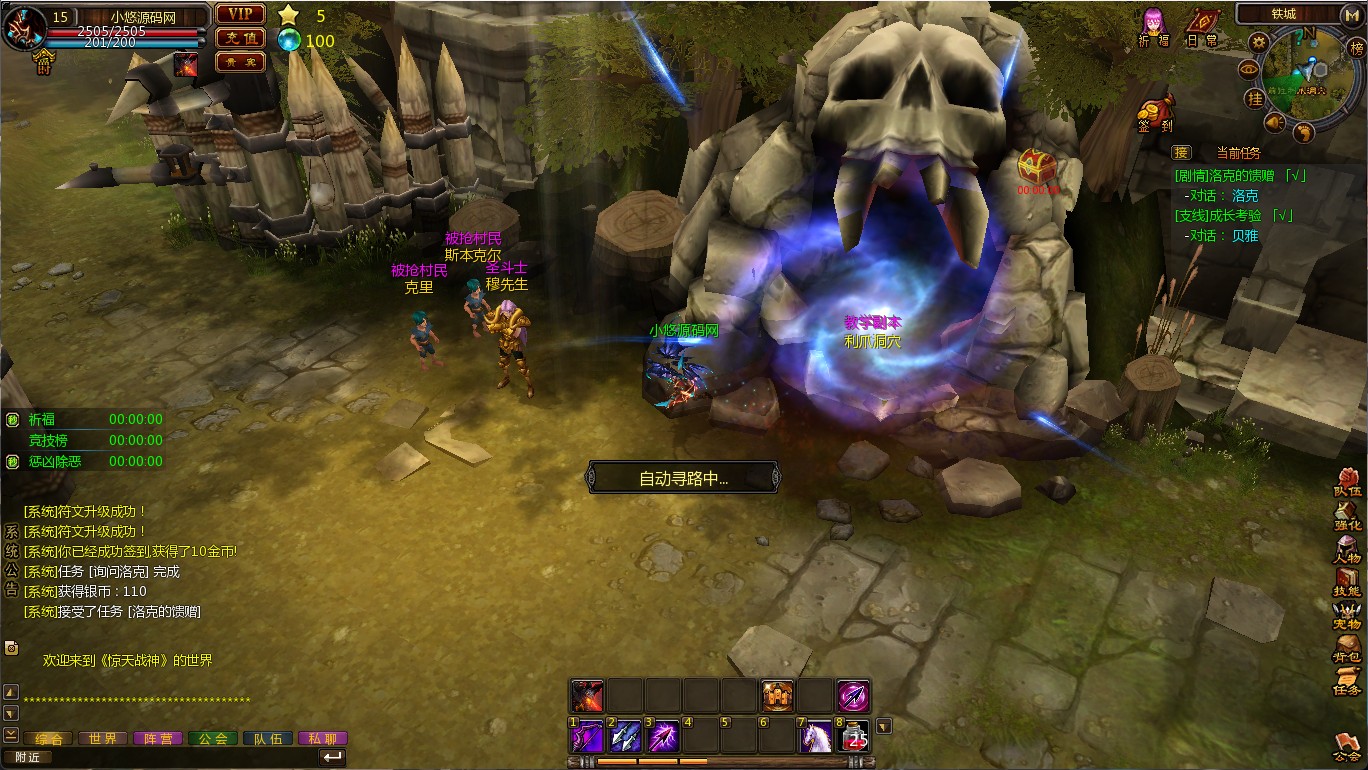
Task: Open the VIP panel
Action: (x=241, y=14)
